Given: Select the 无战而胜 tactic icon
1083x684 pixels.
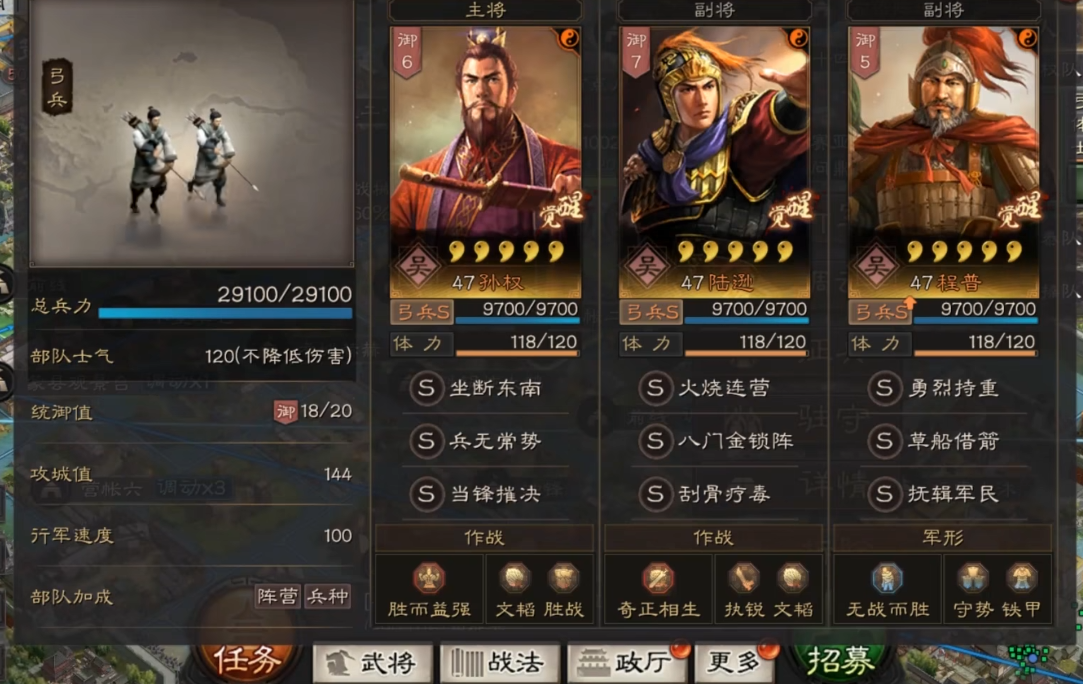Looking at the screenshot, I should click(887, 580).
